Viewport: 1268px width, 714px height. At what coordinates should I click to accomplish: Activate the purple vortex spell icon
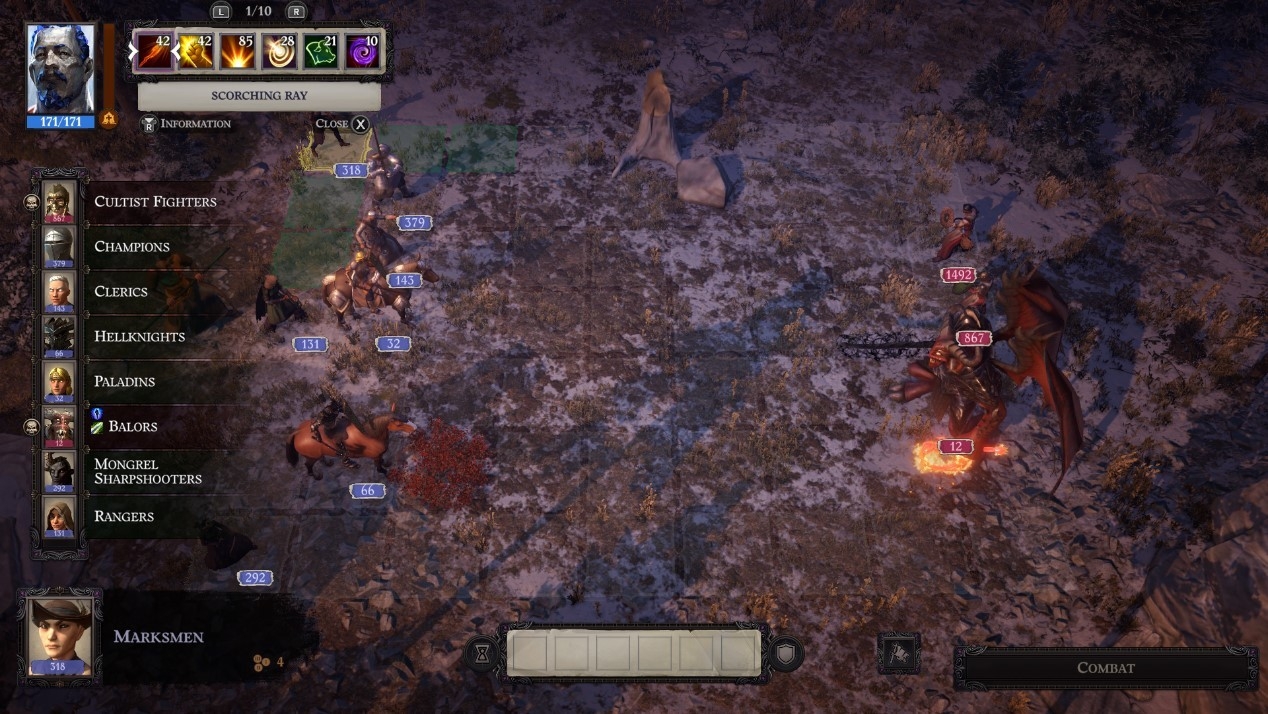tap(361, 52)
